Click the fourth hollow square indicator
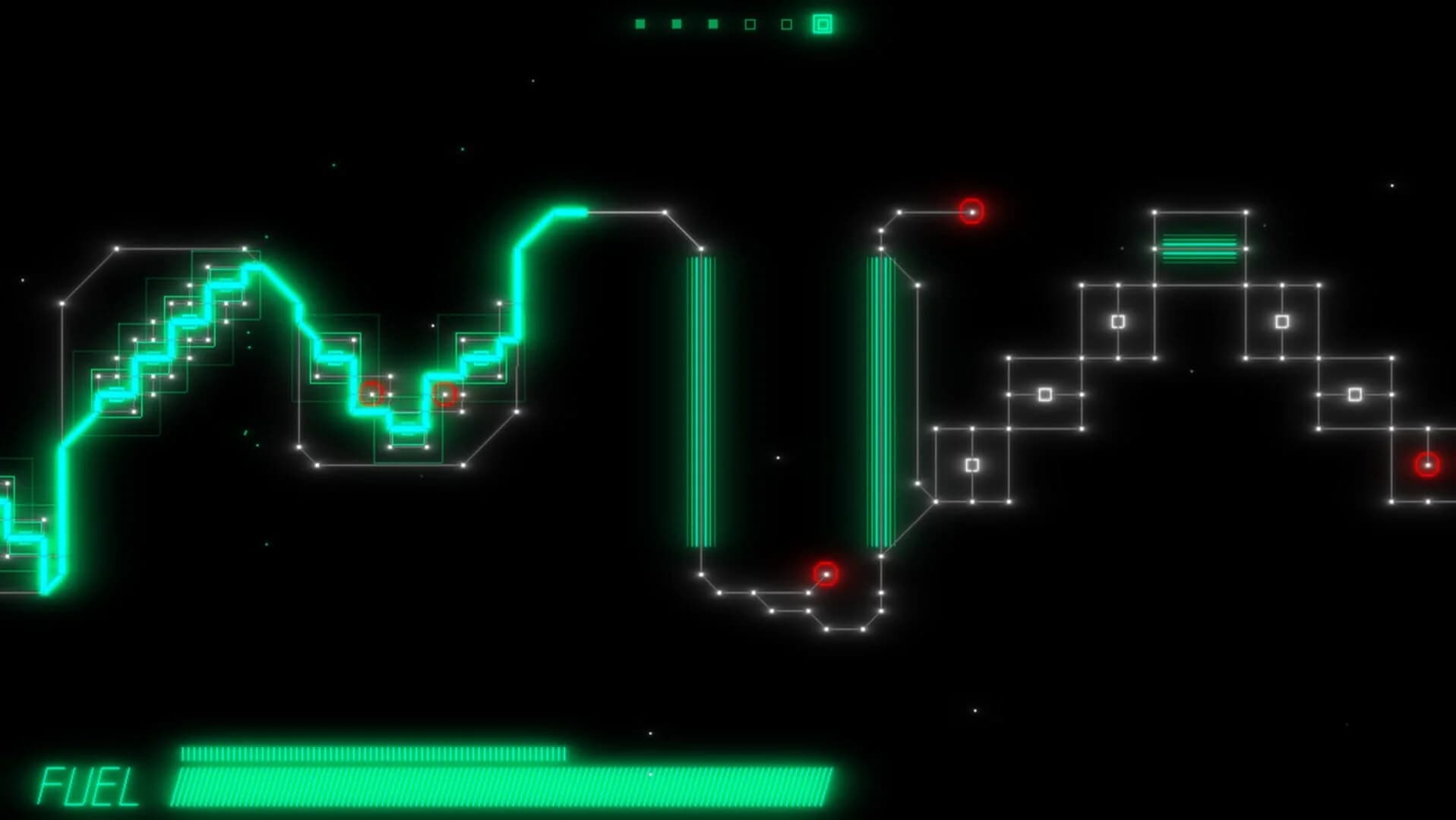 pyautogui.click(x=749, y=24)
